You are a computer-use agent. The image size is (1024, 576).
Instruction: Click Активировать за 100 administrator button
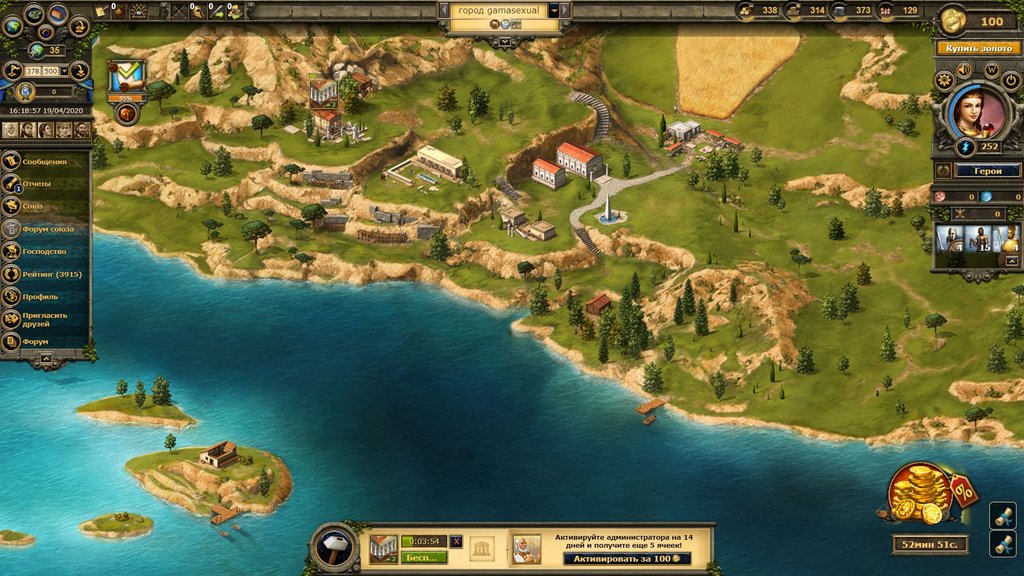click(x=624, y=557)
